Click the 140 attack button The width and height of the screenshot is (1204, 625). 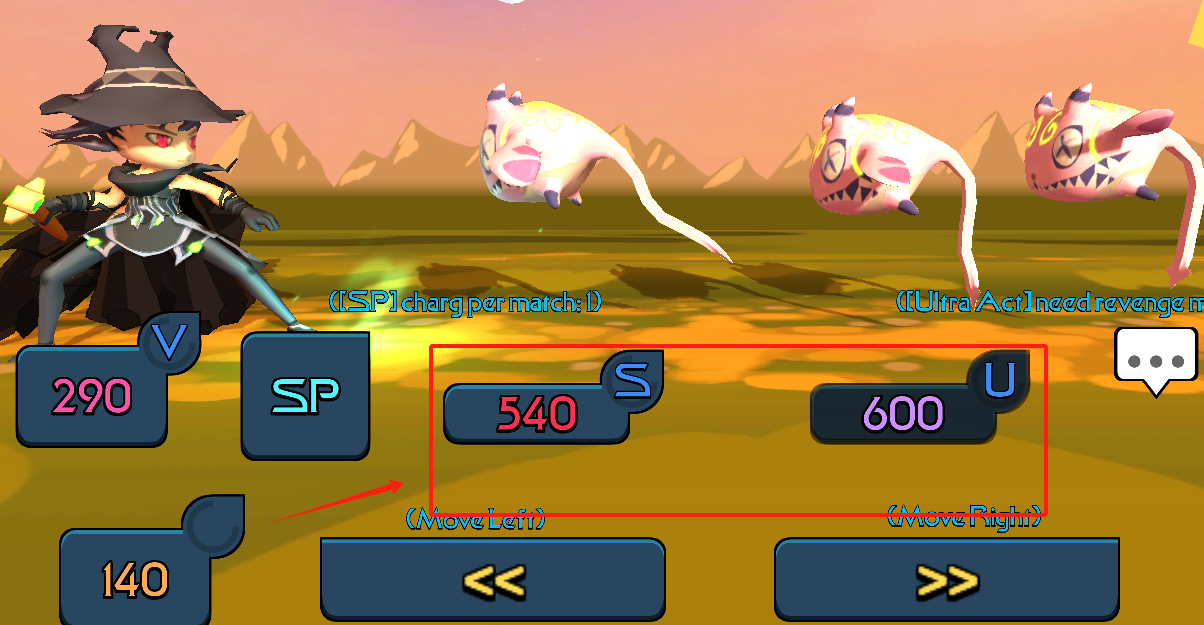click(x=135, y=579)
